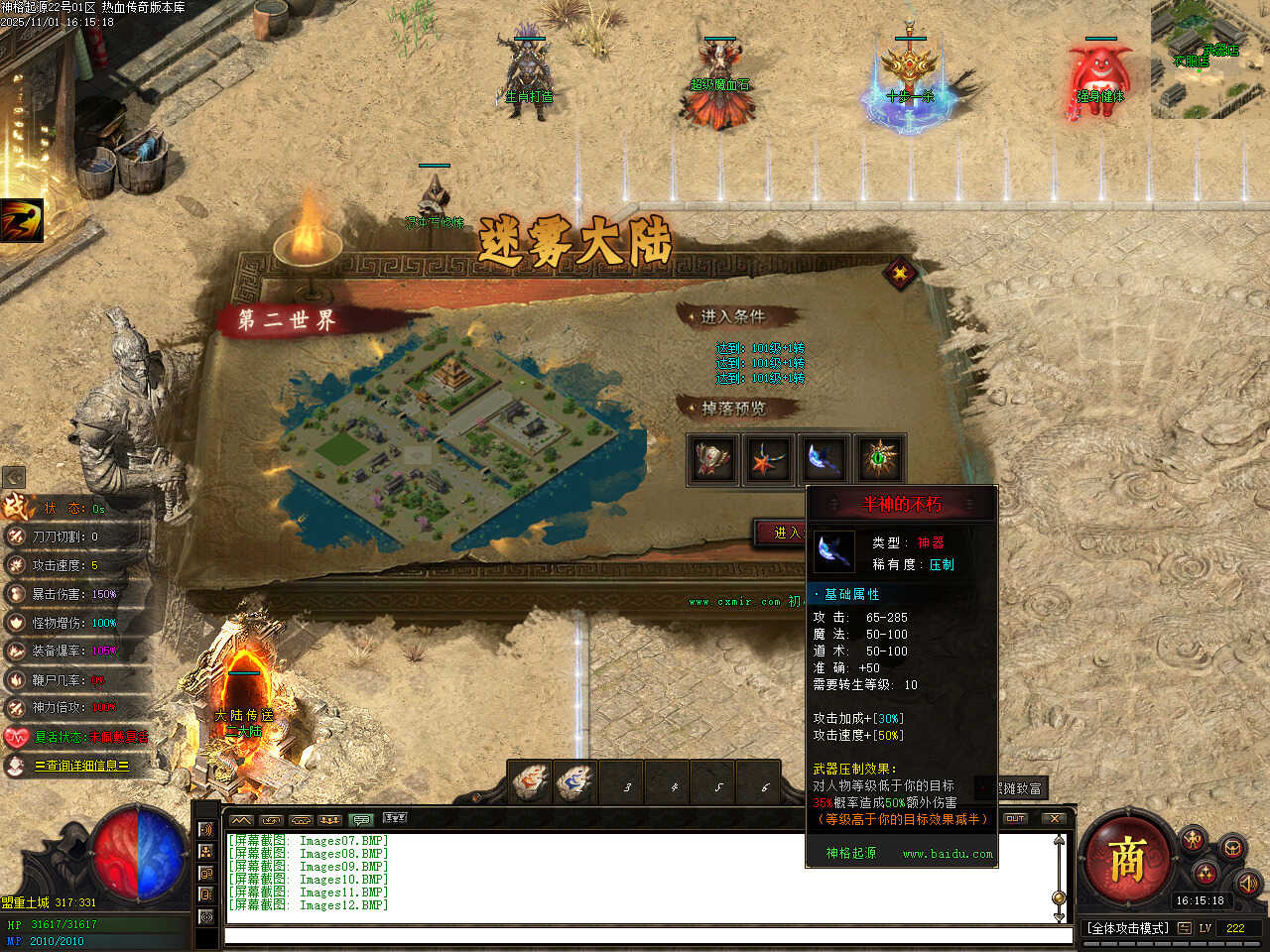1270x952 pixels.
Task: Use the red swirl item in hotbar
Action: [530, 783]
